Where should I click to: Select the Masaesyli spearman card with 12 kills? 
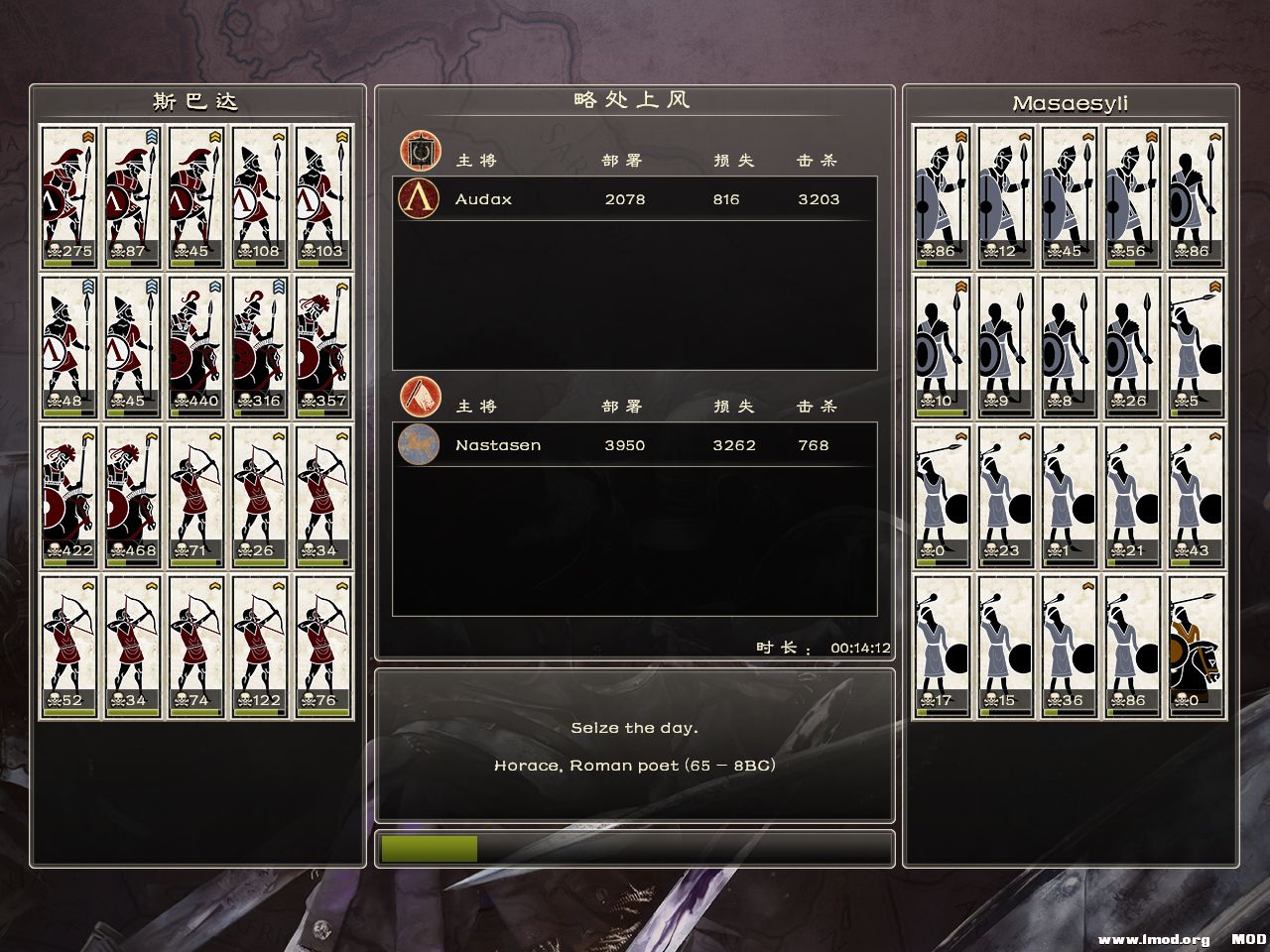(1006, 196)
